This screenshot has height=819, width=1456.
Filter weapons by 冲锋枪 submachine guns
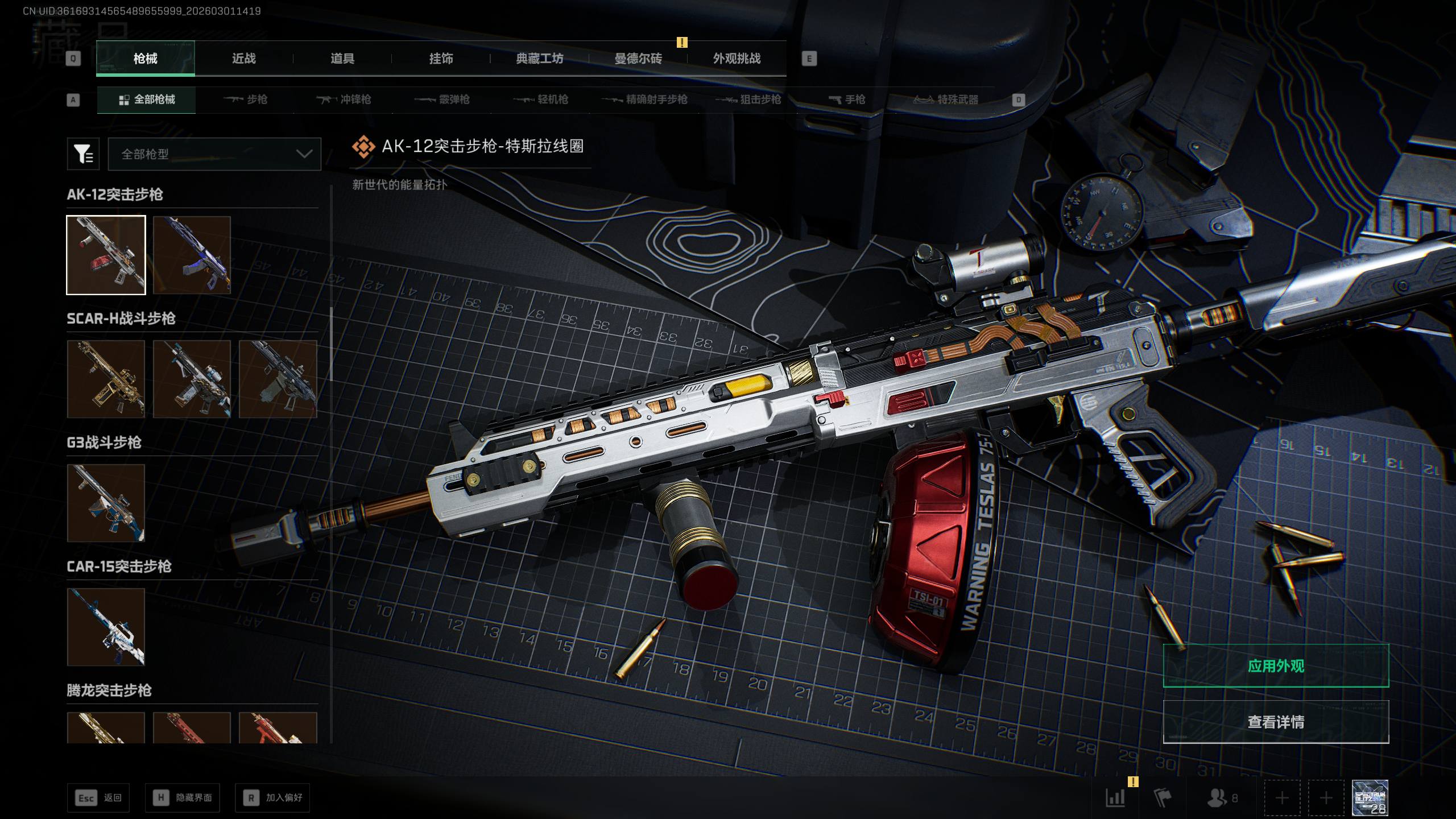pyautogui.click(x=344, y=100)
